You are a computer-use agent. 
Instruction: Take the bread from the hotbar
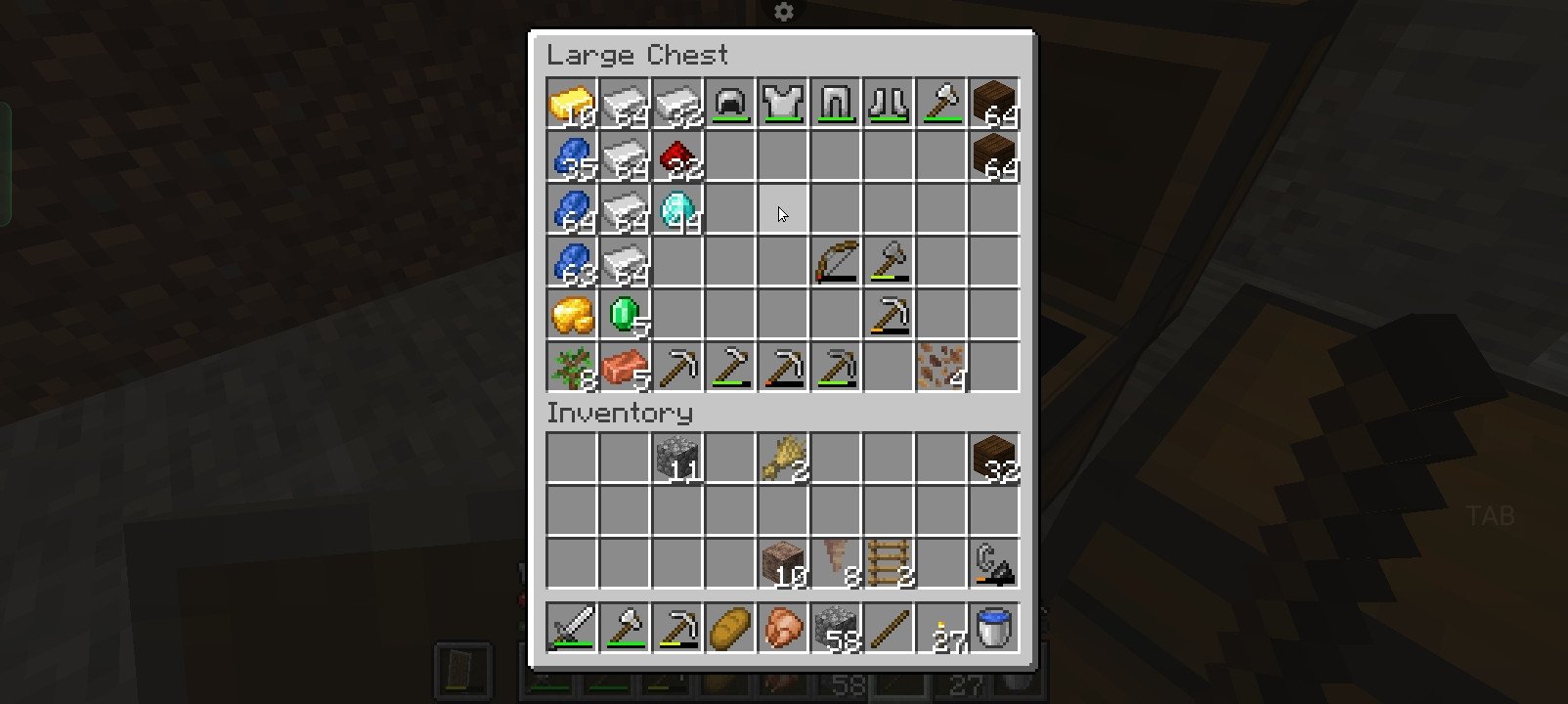point(730,627)
